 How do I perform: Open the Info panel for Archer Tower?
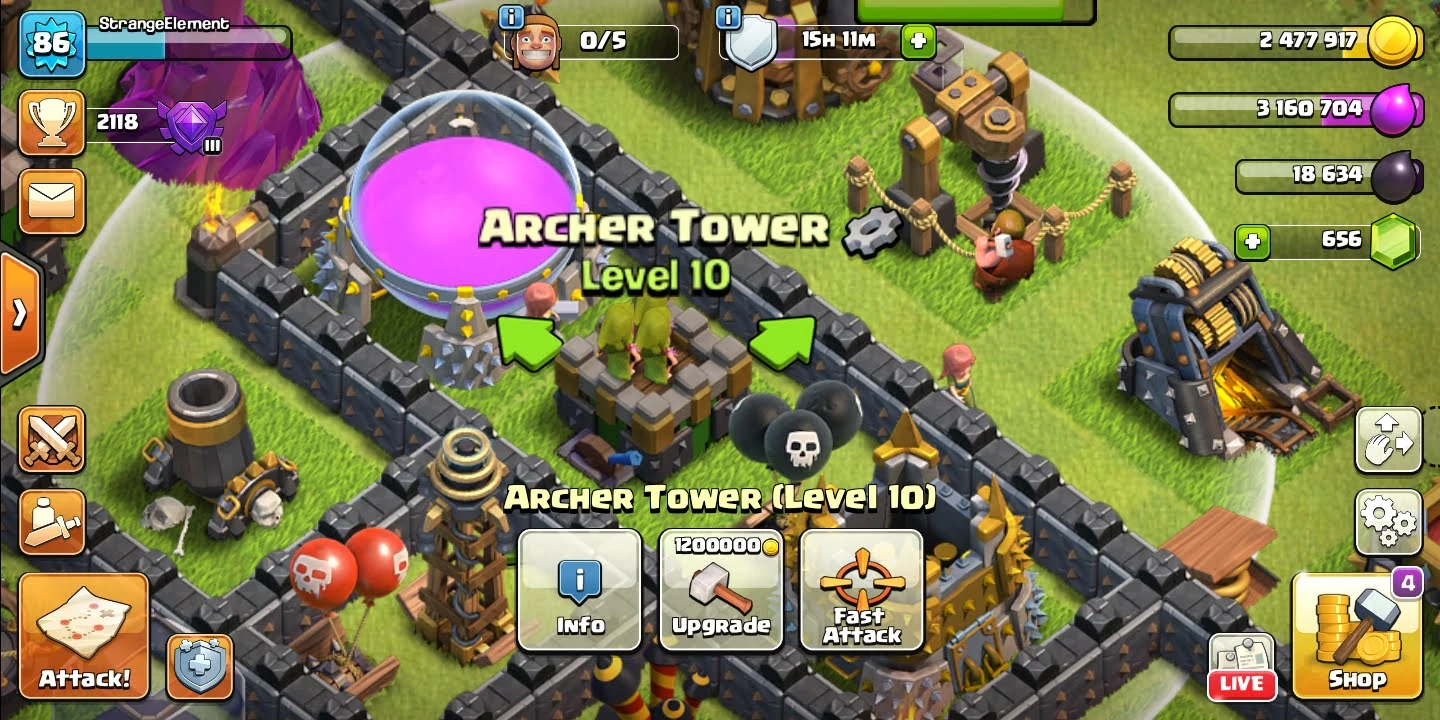click(x=580, y=592)
